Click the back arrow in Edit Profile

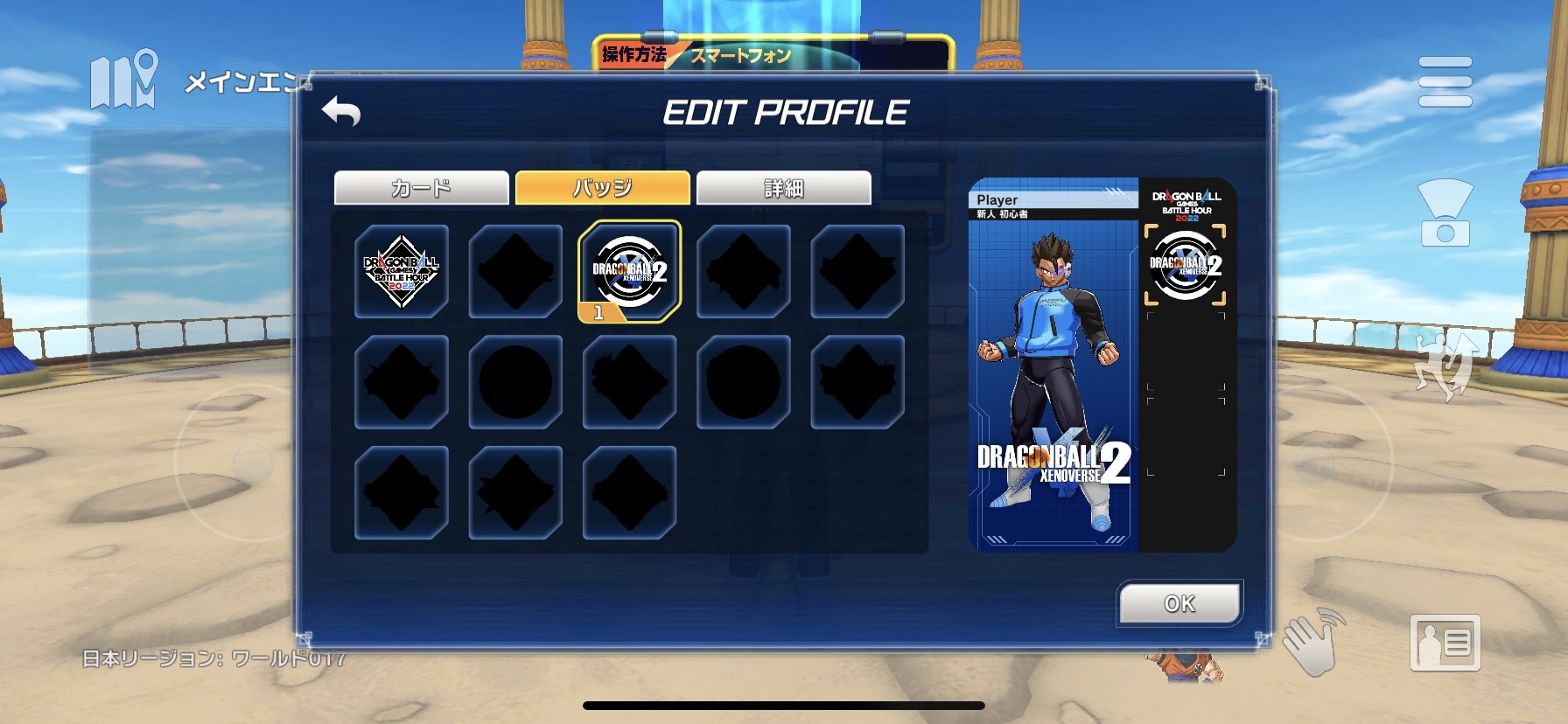point(341,112)
